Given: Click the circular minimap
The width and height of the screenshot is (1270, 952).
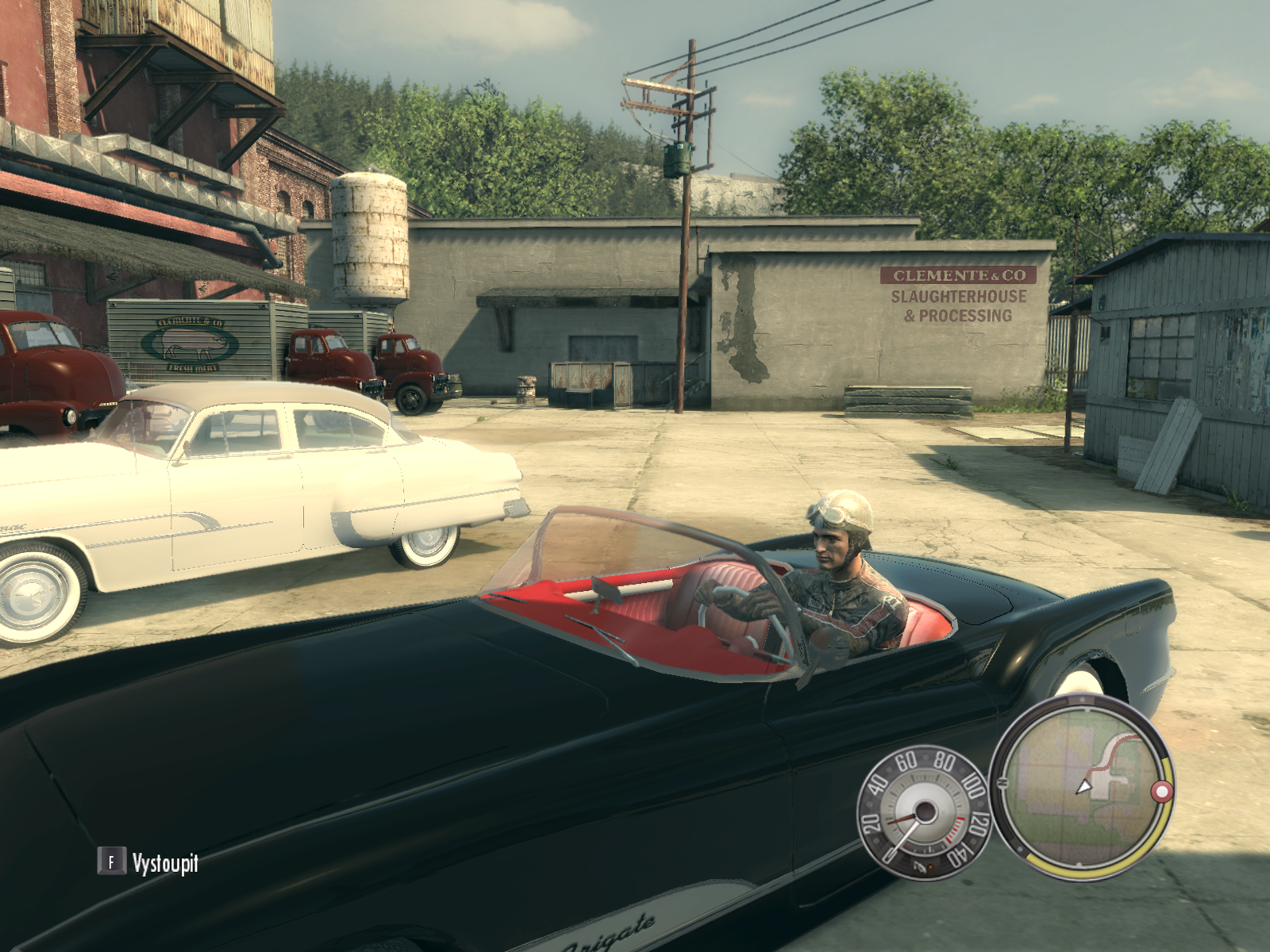Looking at the screenshot, I should click(1081, 788).
